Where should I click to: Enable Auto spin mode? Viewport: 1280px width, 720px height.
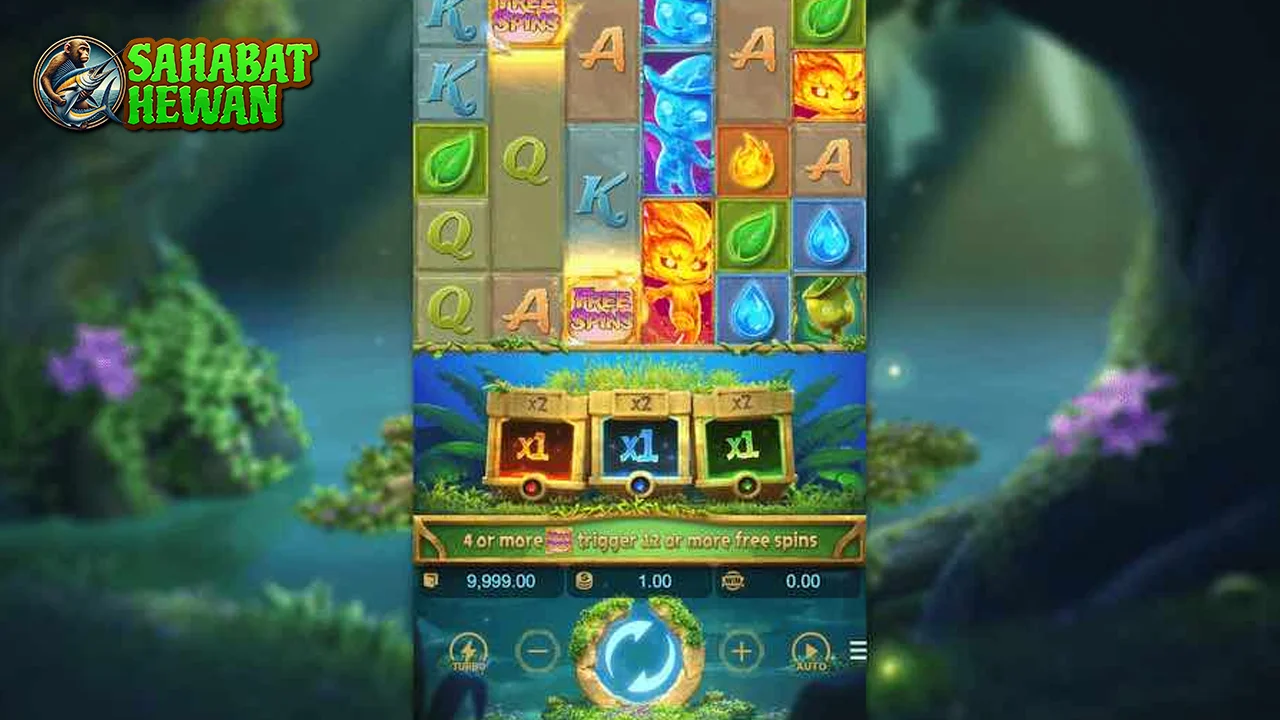click(x=812, y=652)
